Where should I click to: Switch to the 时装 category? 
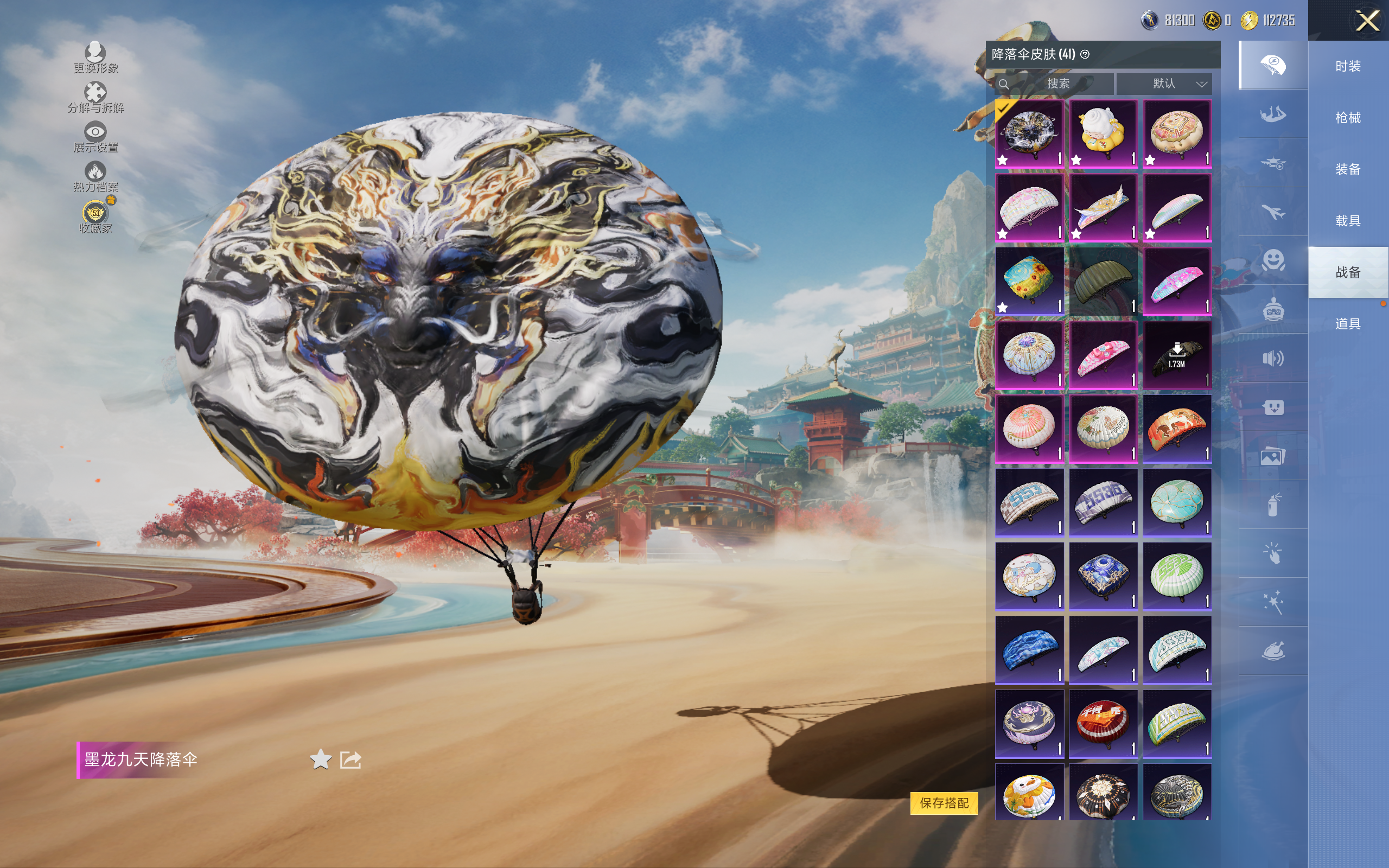pos(1348,66)
